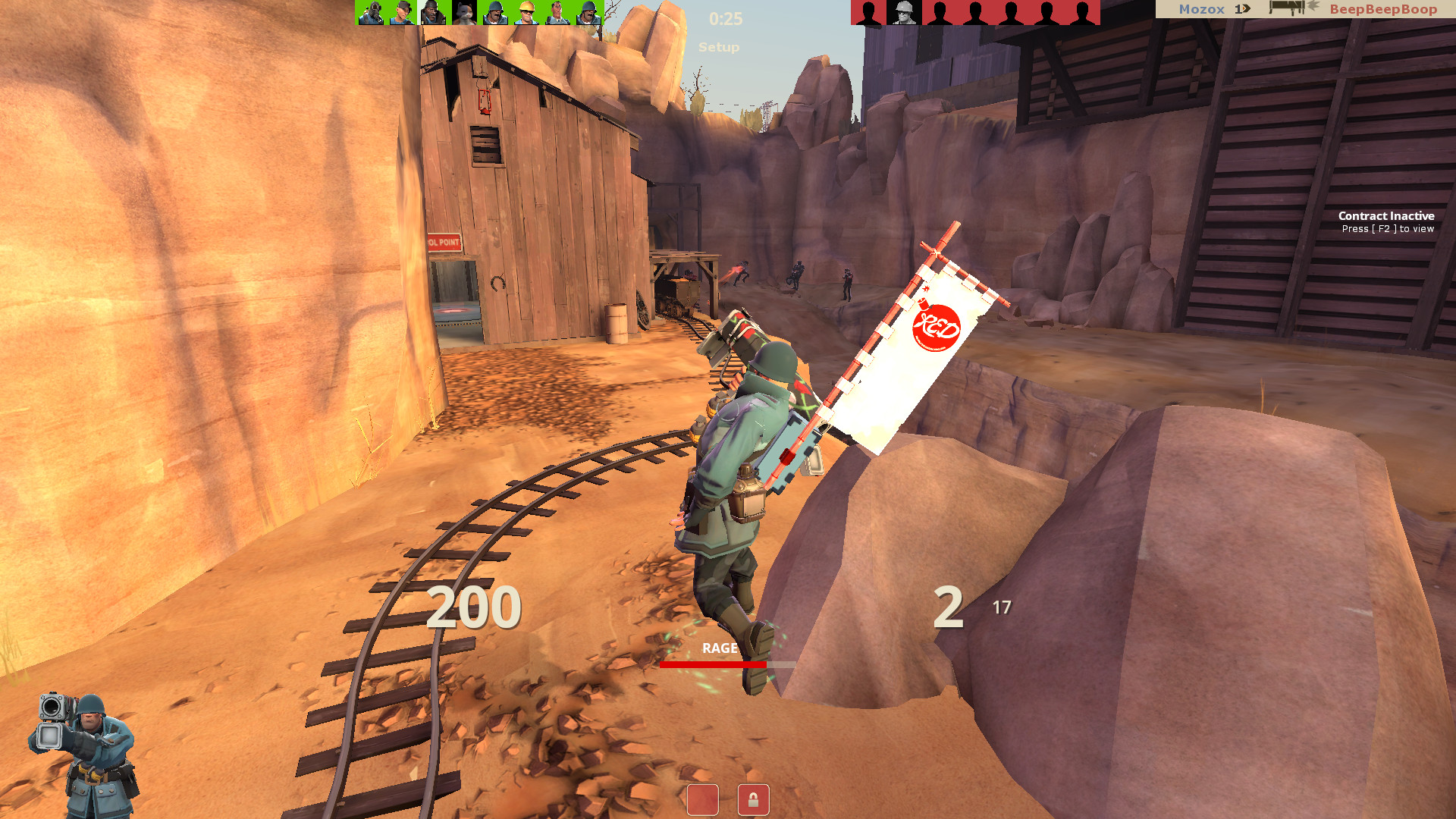Image resolution: width=1456 pixels, height=819 pixels.
Task: Click the Scout portrait in the team roster
Action: click(x=403, y=12)
